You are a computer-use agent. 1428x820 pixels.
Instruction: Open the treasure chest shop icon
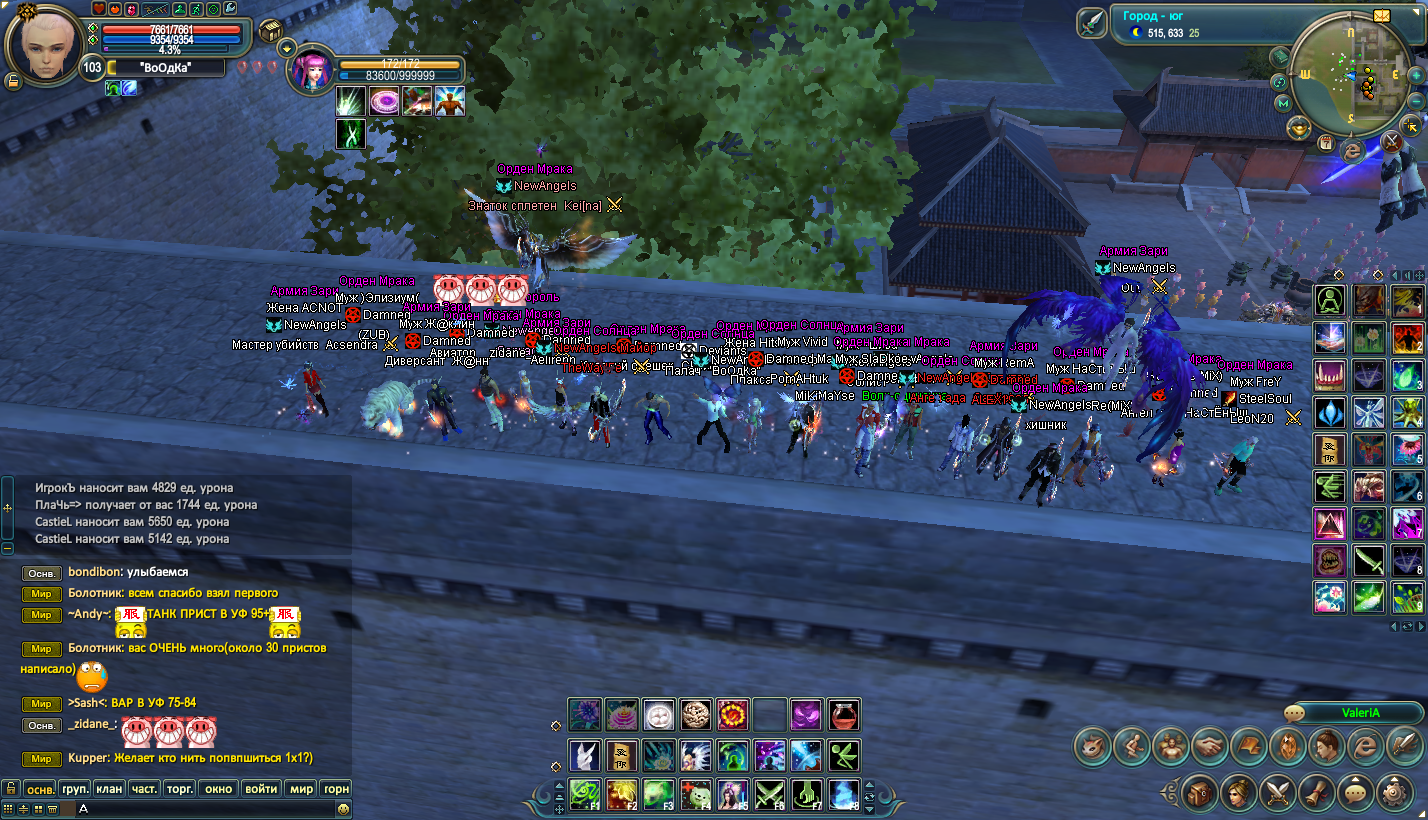pos(272,32)
